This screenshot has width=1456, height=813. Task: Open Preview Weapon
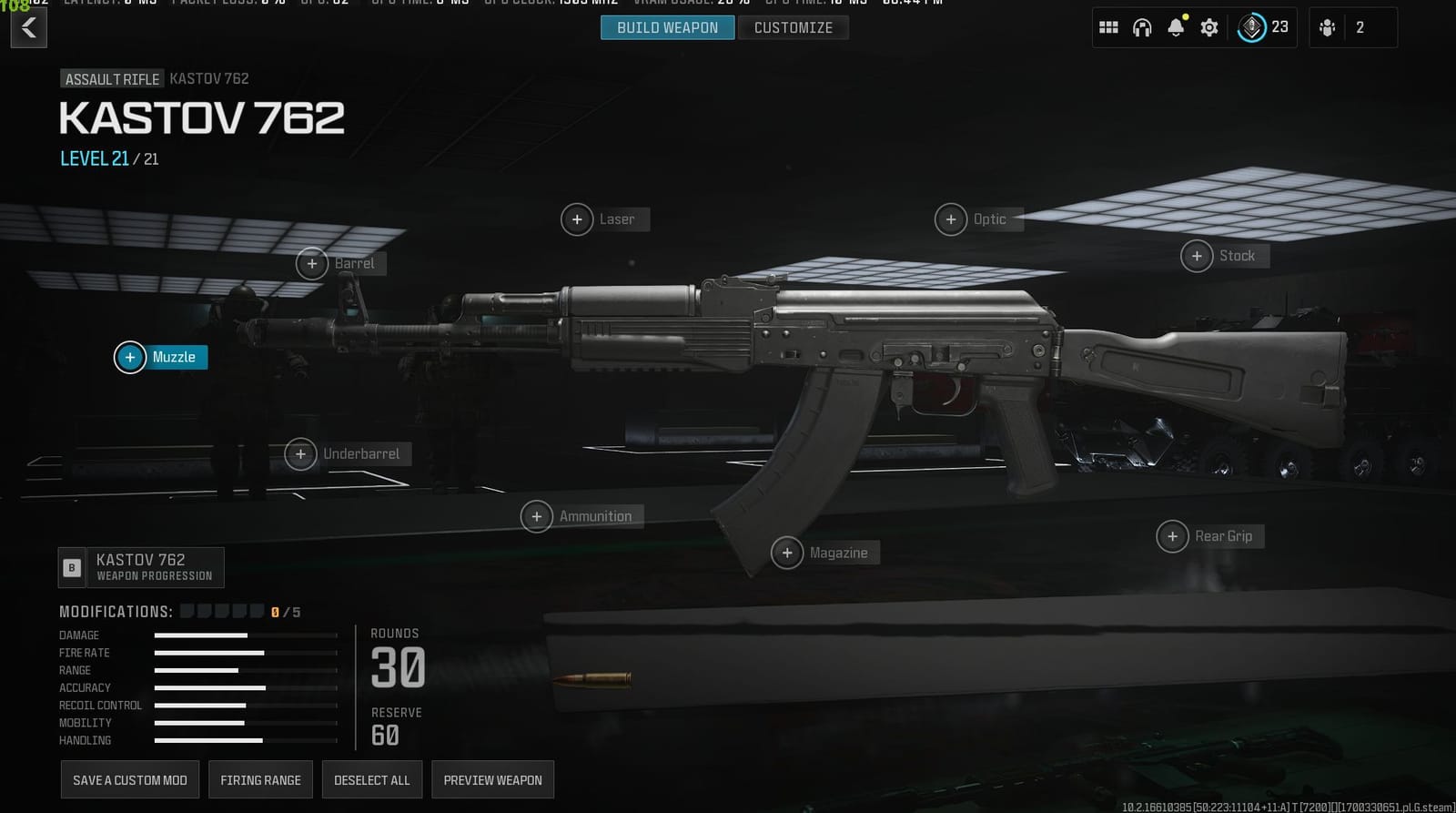492,779
